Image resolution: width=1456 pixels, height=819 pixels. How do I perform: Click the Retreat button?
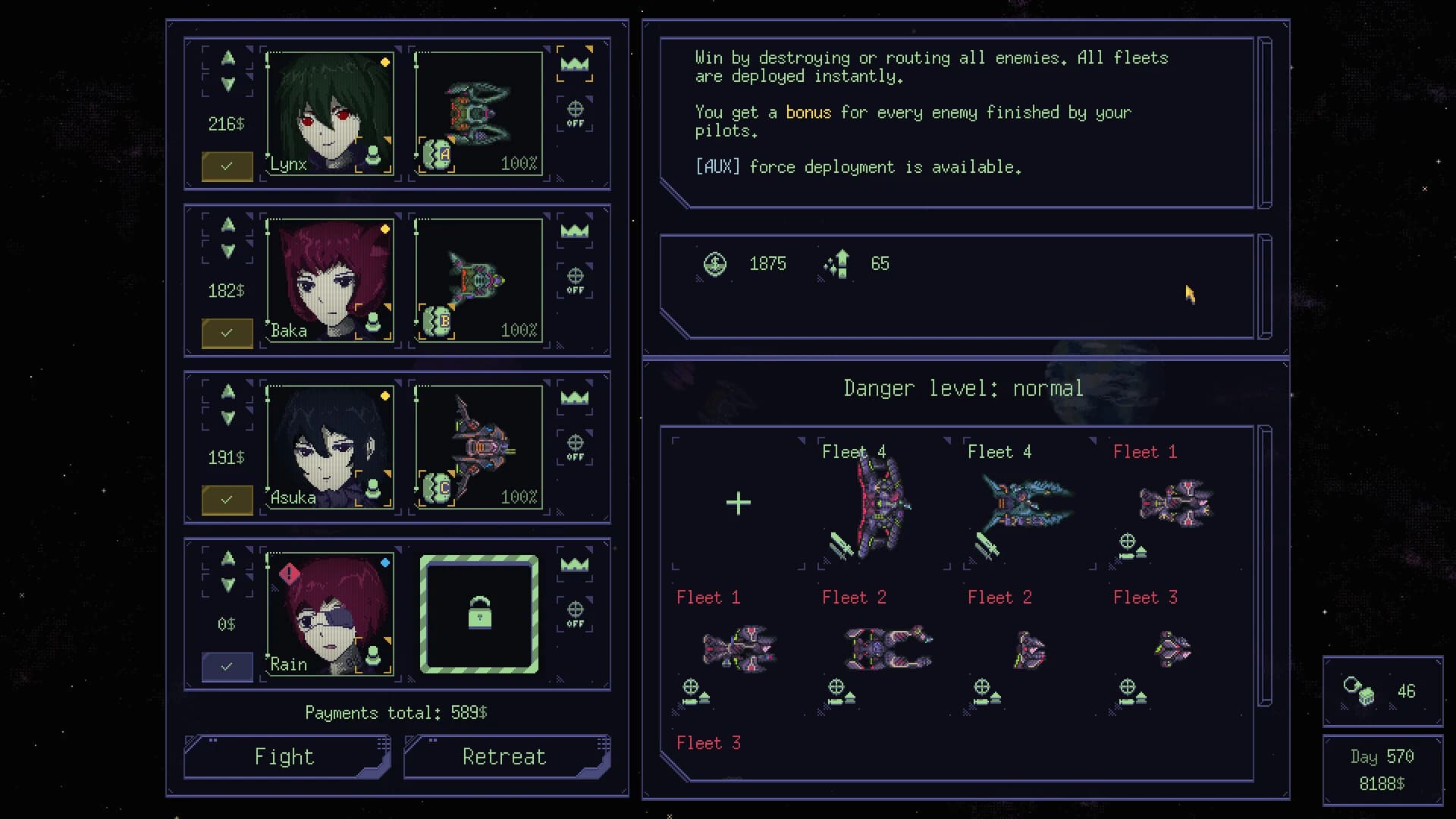(504, 756)
